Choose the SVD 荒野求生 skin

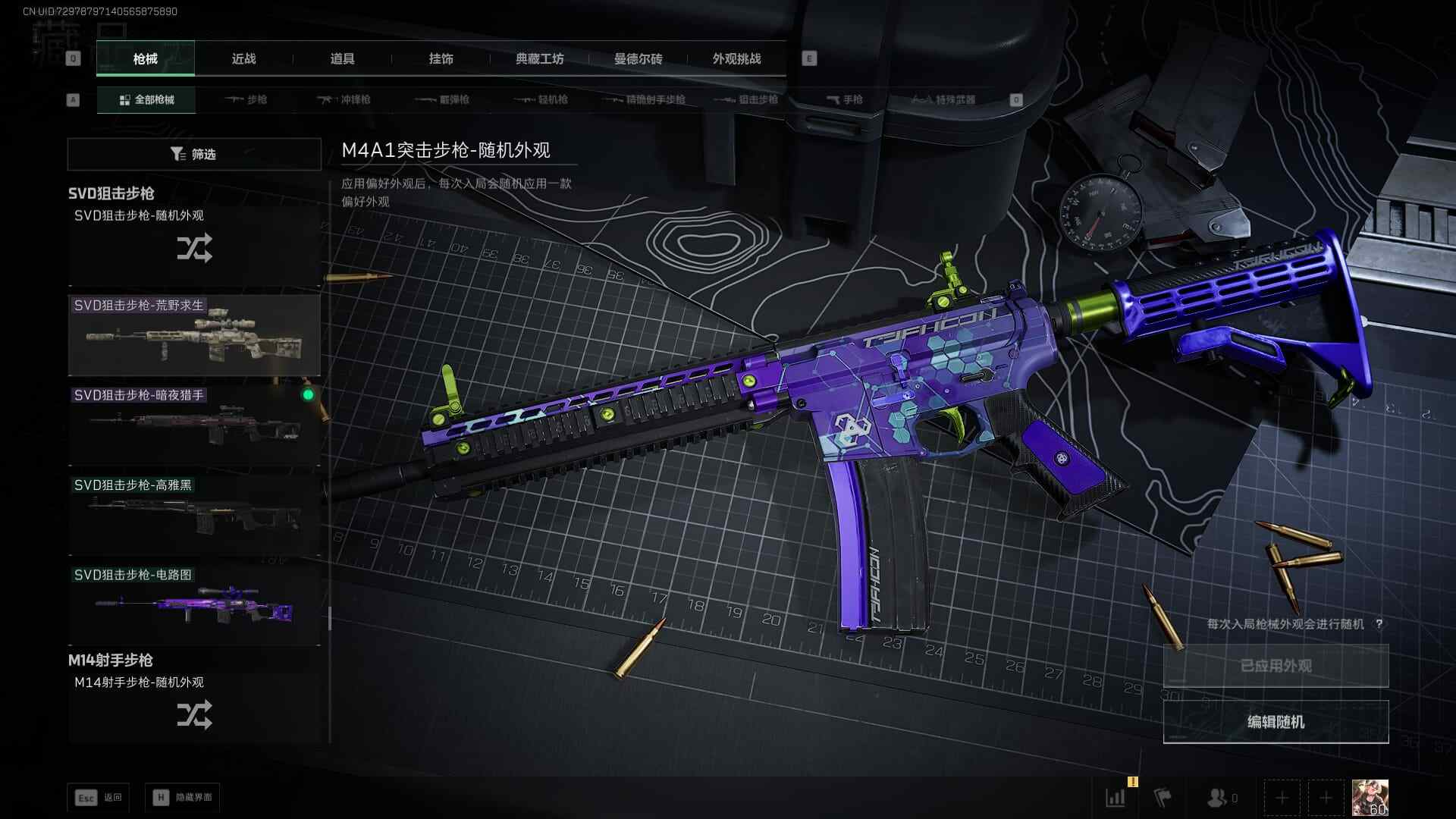coord(194,336)
